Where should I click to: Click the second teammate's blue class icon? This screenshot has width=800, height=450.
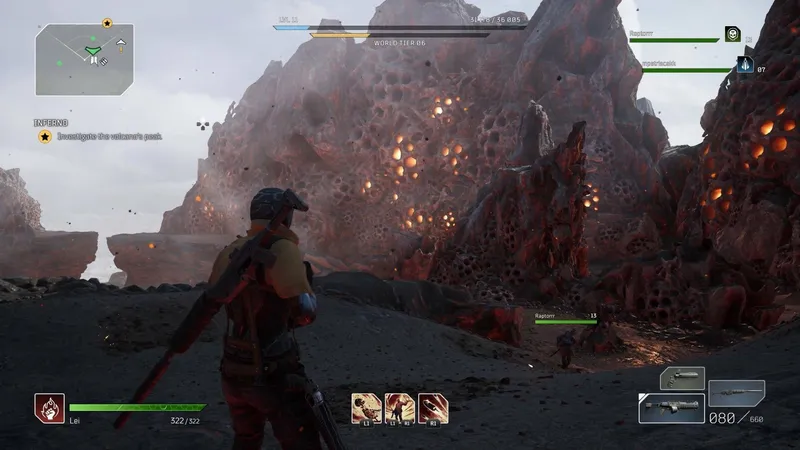[745, 65]
